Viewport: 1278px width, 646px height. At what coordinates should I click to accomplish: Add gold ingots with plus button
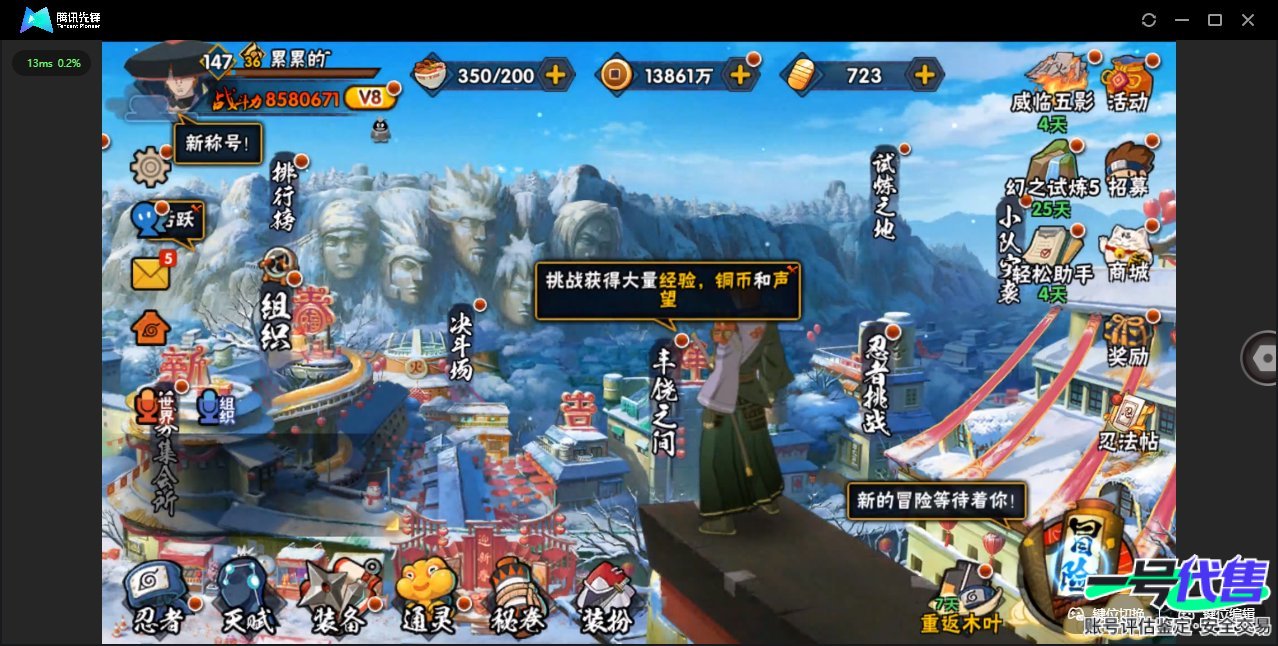tap(925, 75)
